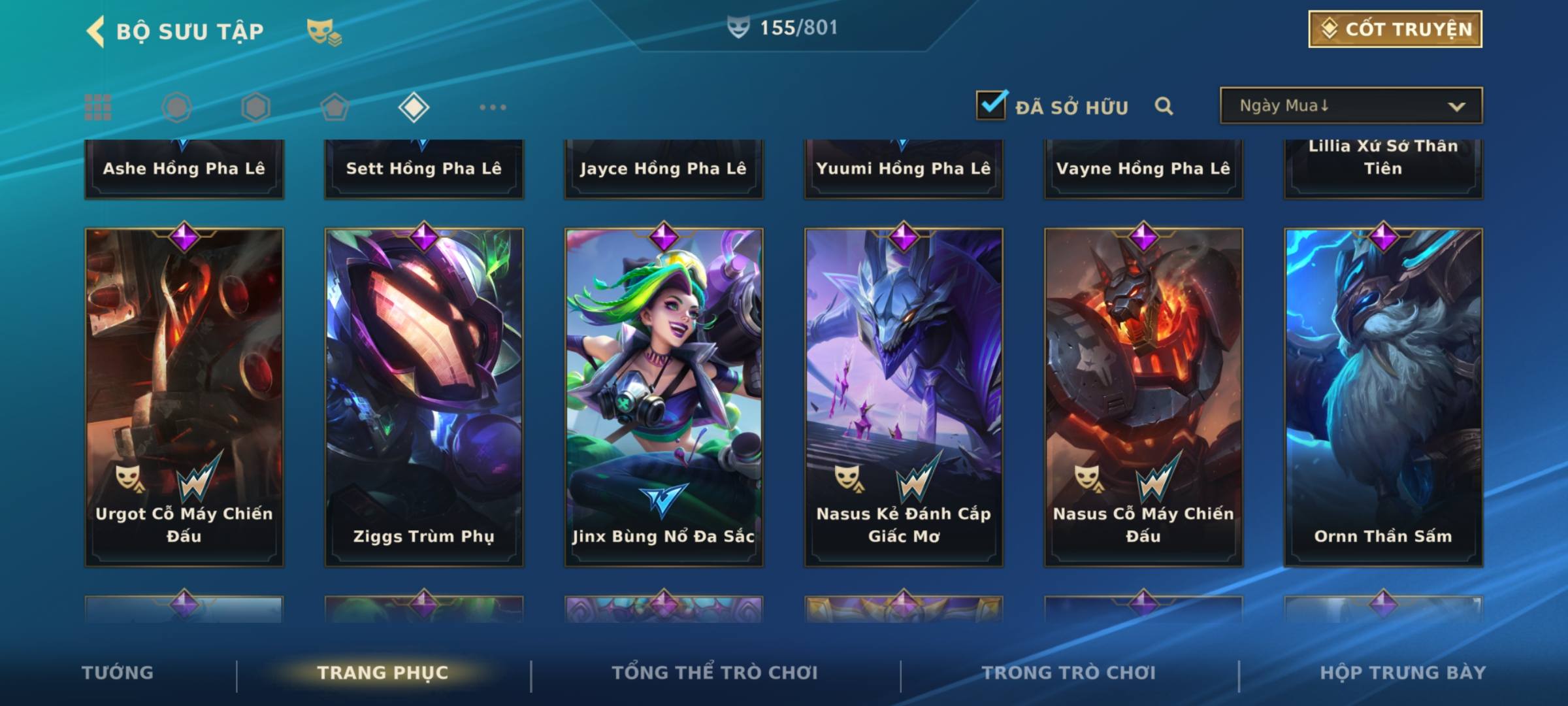Go back from Bộ Sưu Tập

tap(96, 31)
